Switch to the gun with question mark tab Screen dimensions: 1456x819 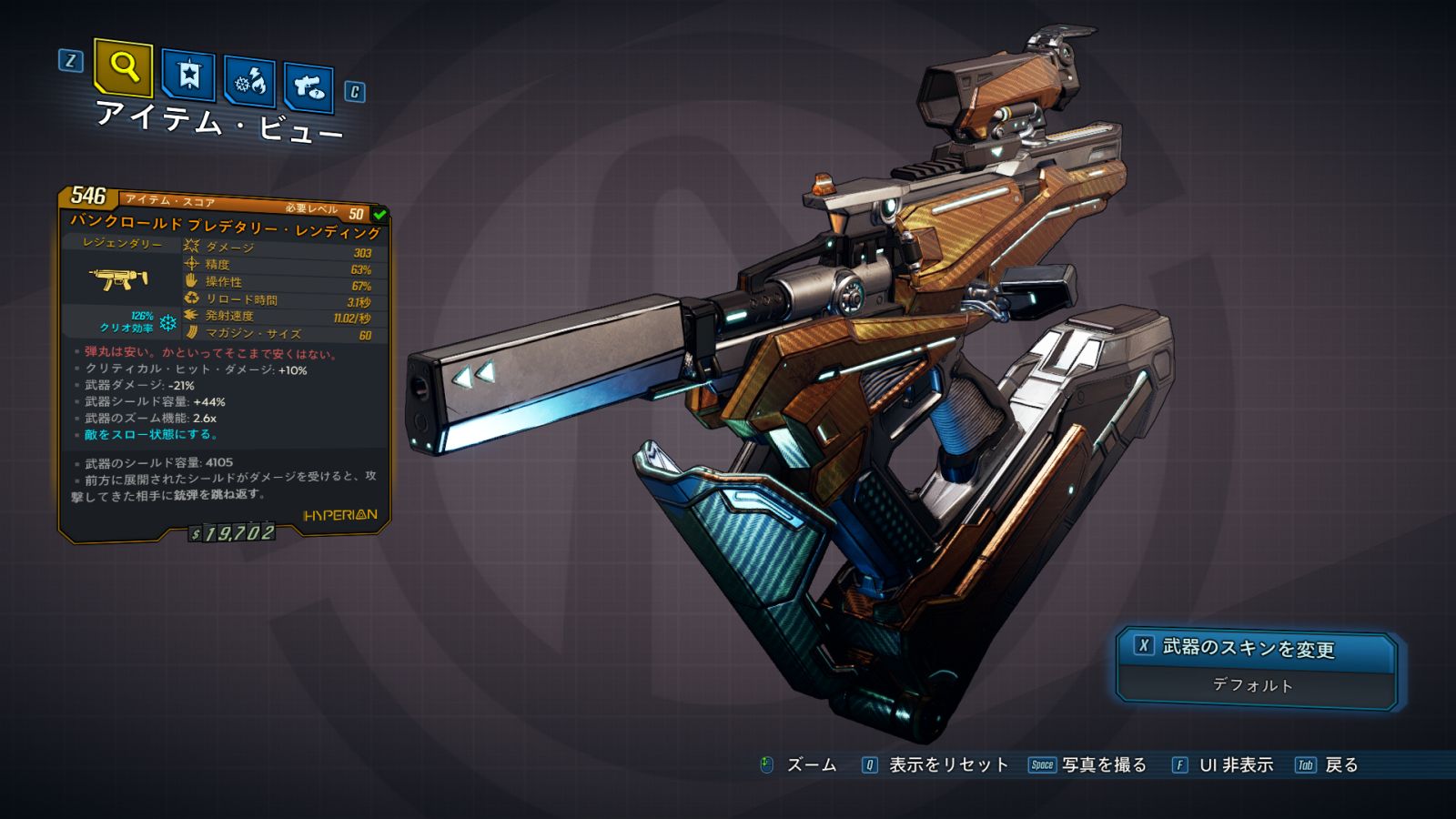click(x=308, y=87)
